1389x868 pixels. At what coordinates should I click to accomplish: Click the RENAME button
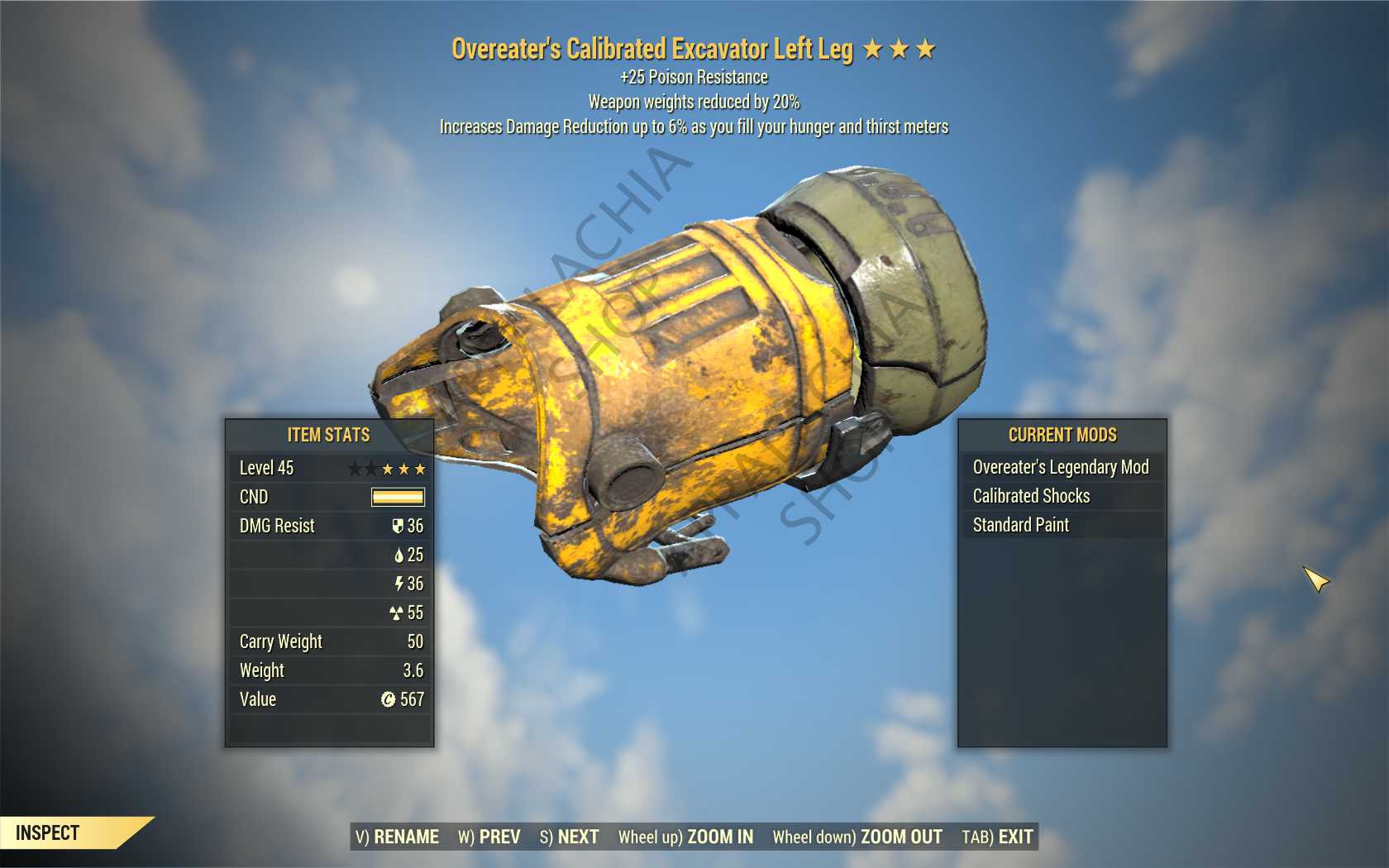tap(397, 837)
